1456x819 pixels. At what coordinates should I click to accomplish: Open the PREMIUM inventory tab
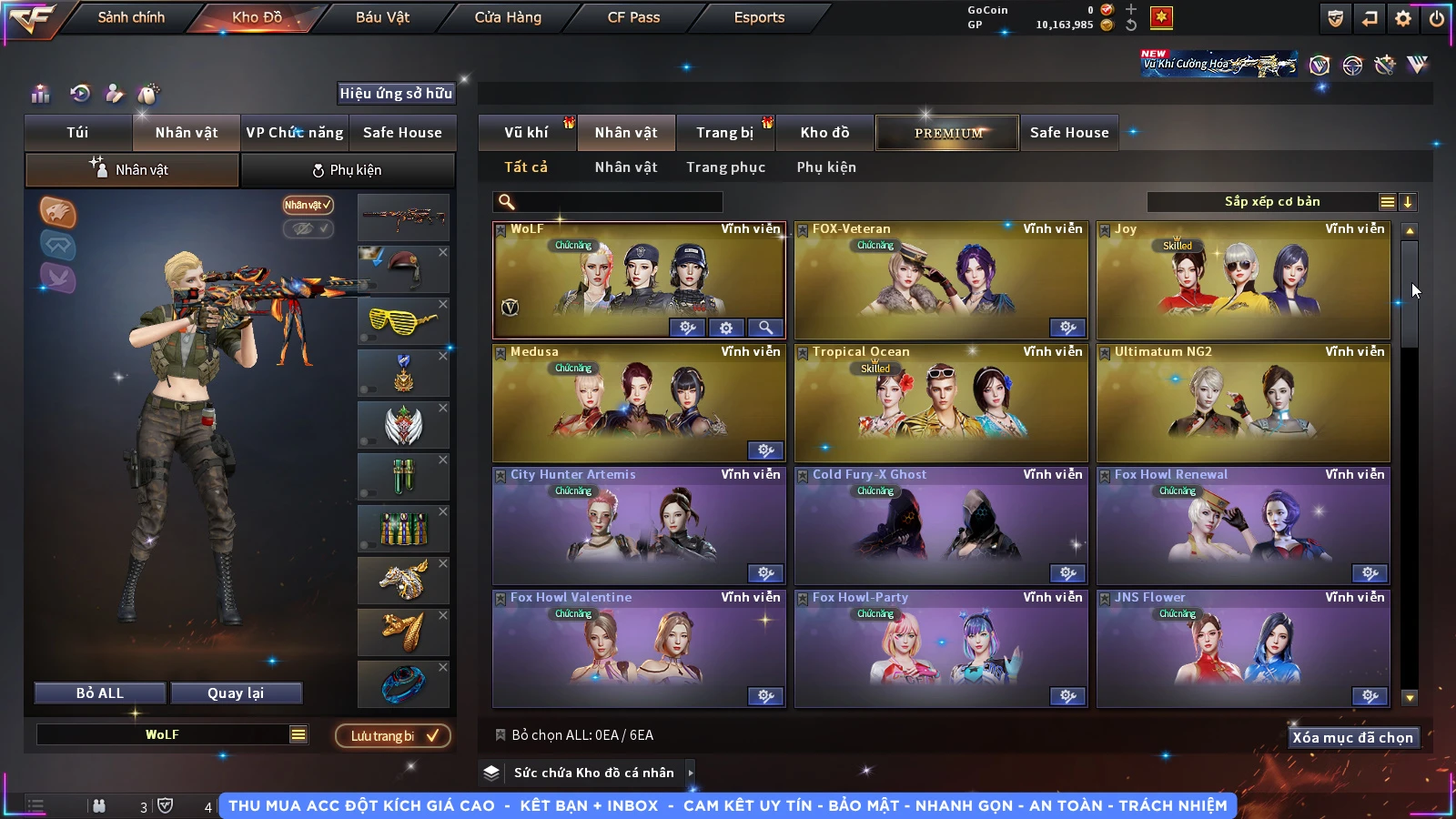pos(947,133)
